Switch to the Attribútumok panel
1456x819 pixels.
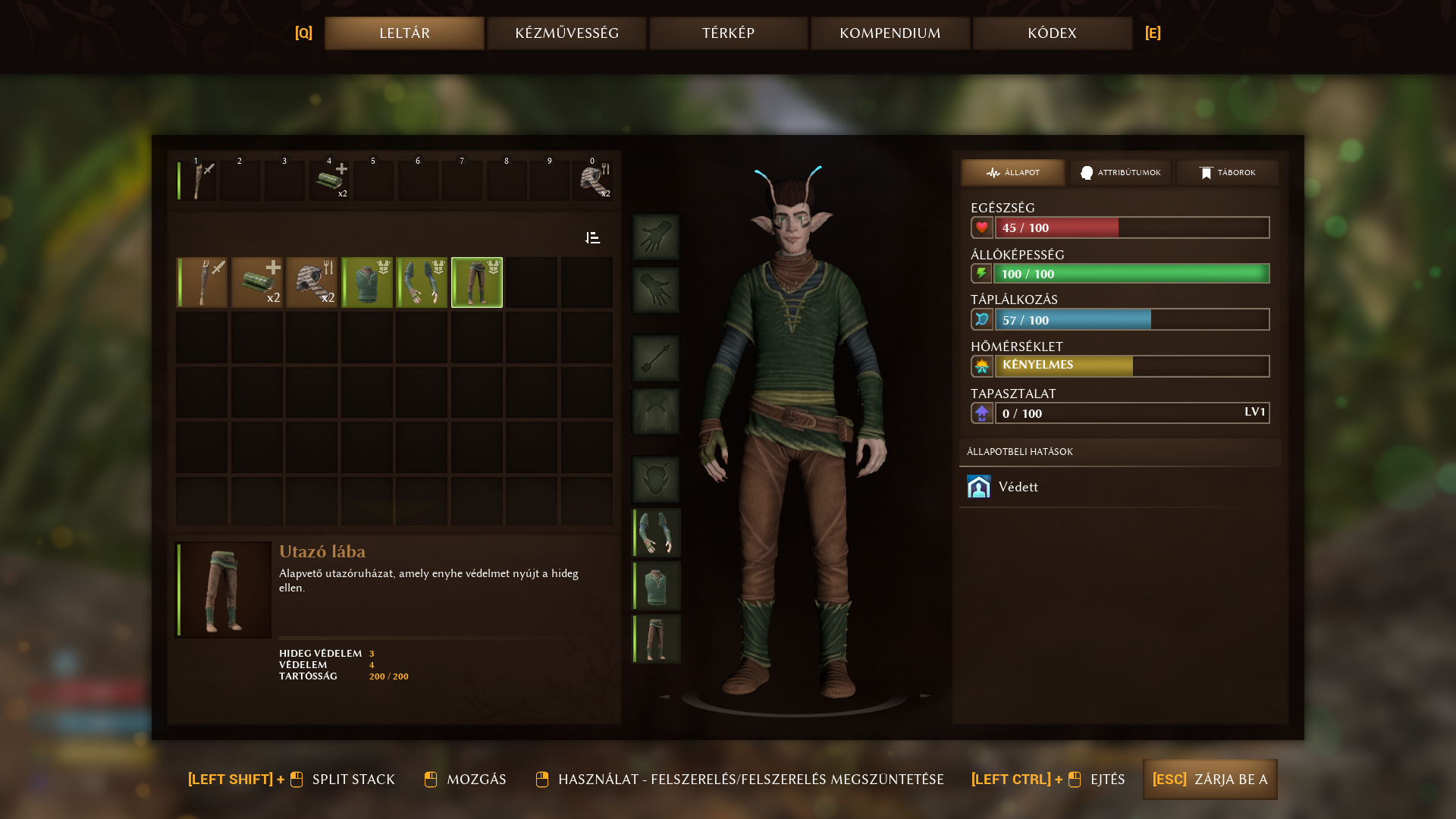[1120, 173]
